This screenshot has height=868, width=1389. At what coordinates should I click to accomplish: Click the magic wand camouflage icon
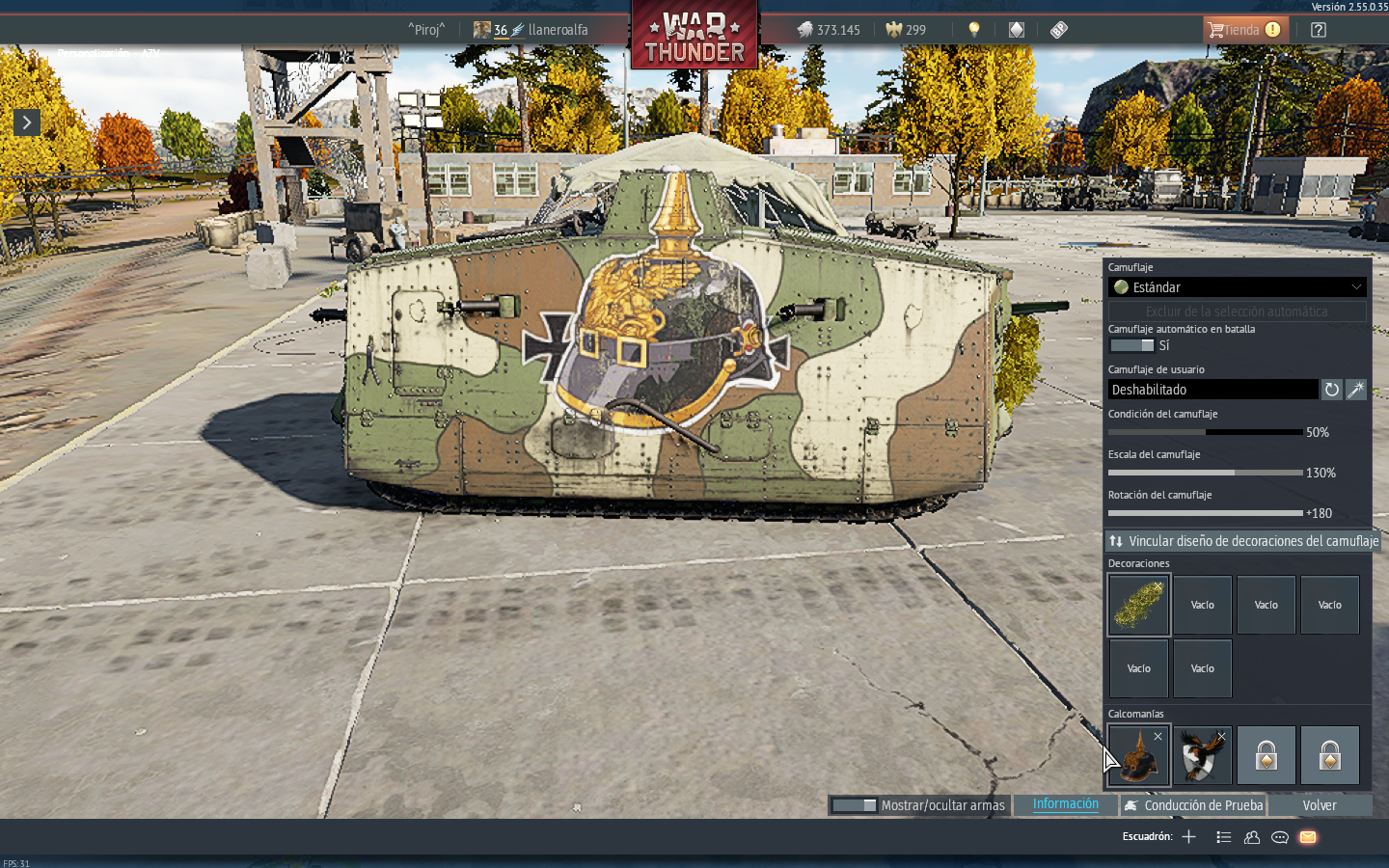pyautogui.click(x=1356, y=390)
